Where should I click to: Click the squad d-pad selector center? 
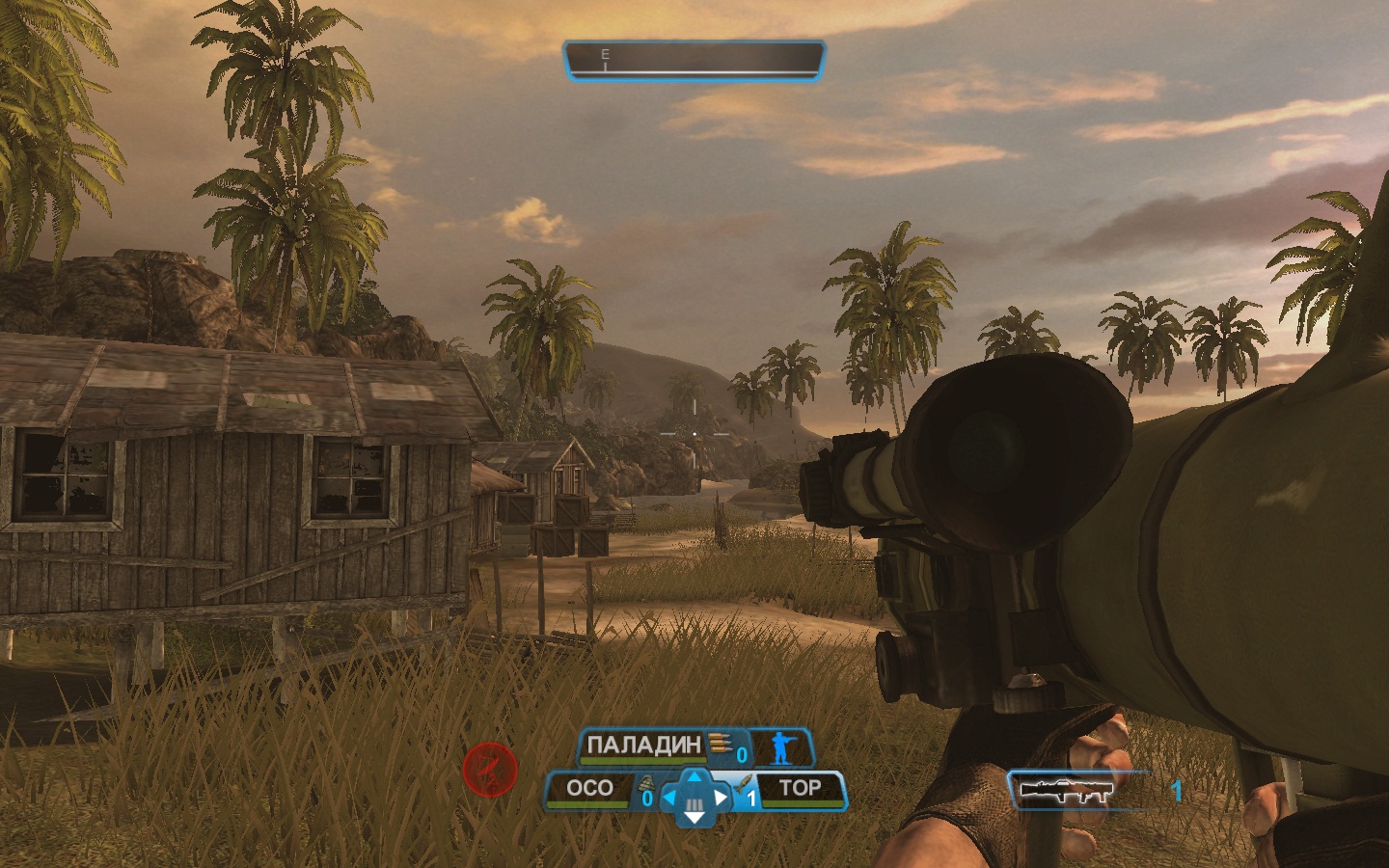point(694,799)
